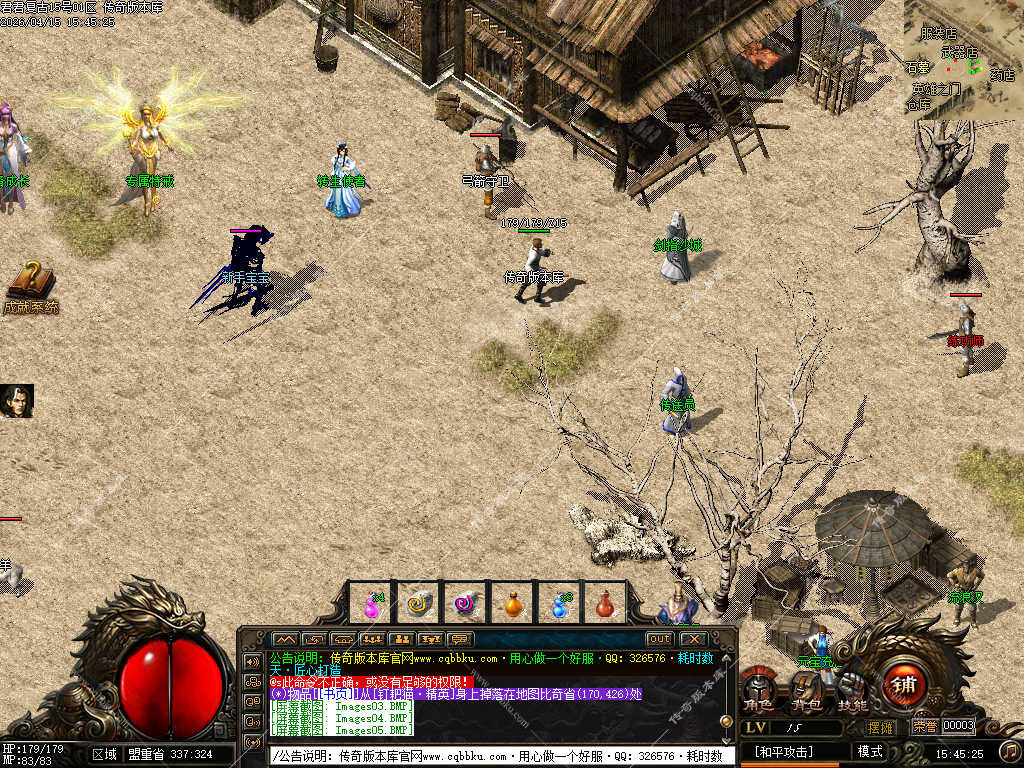This screenshot has height=768, width=1024.
Task: Select the purple spiral scroll hotbar slot
Action: [x=467, y=604]
